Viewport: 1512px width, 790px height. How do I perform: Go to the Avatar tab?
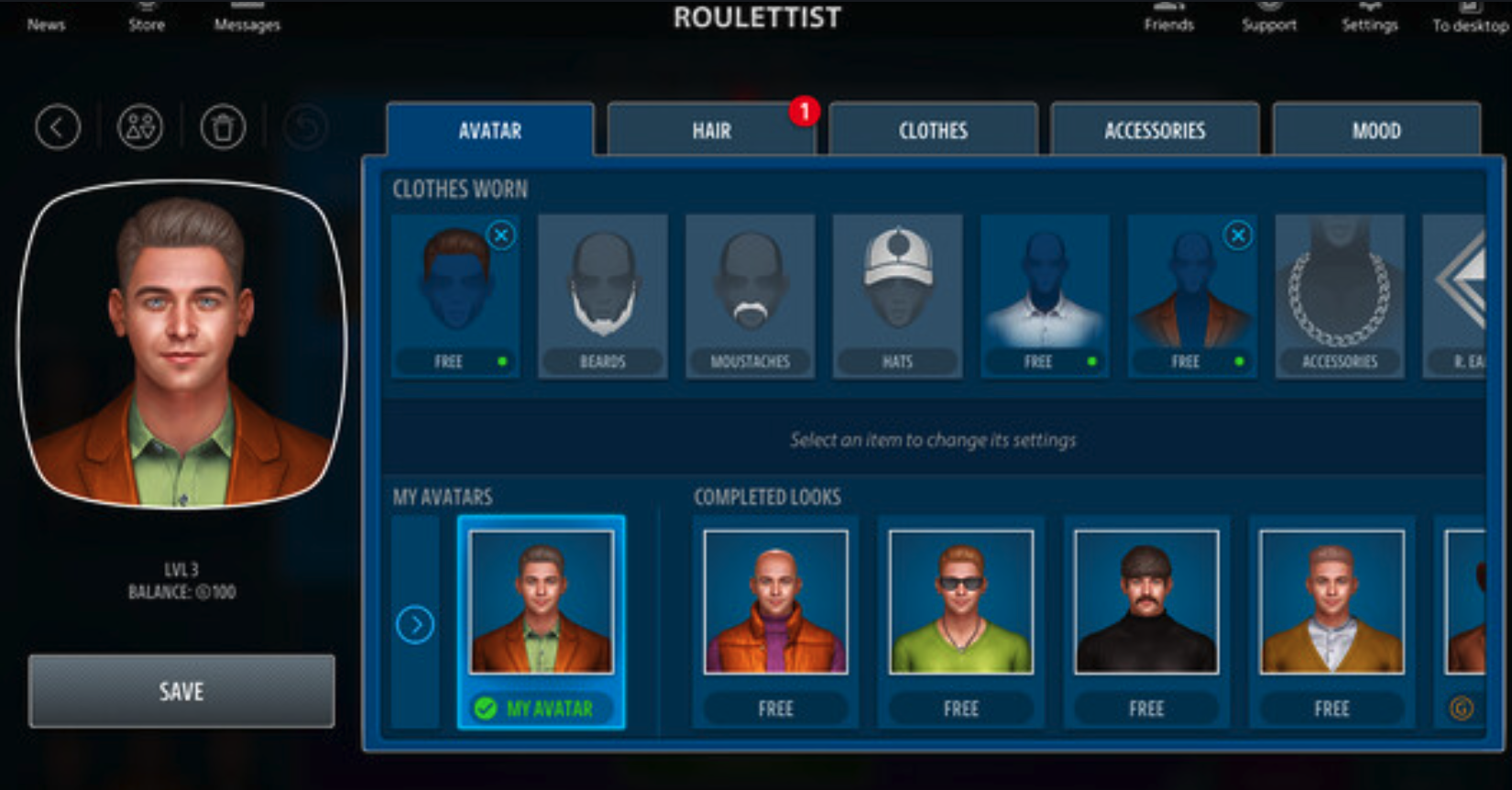point(489,131)
